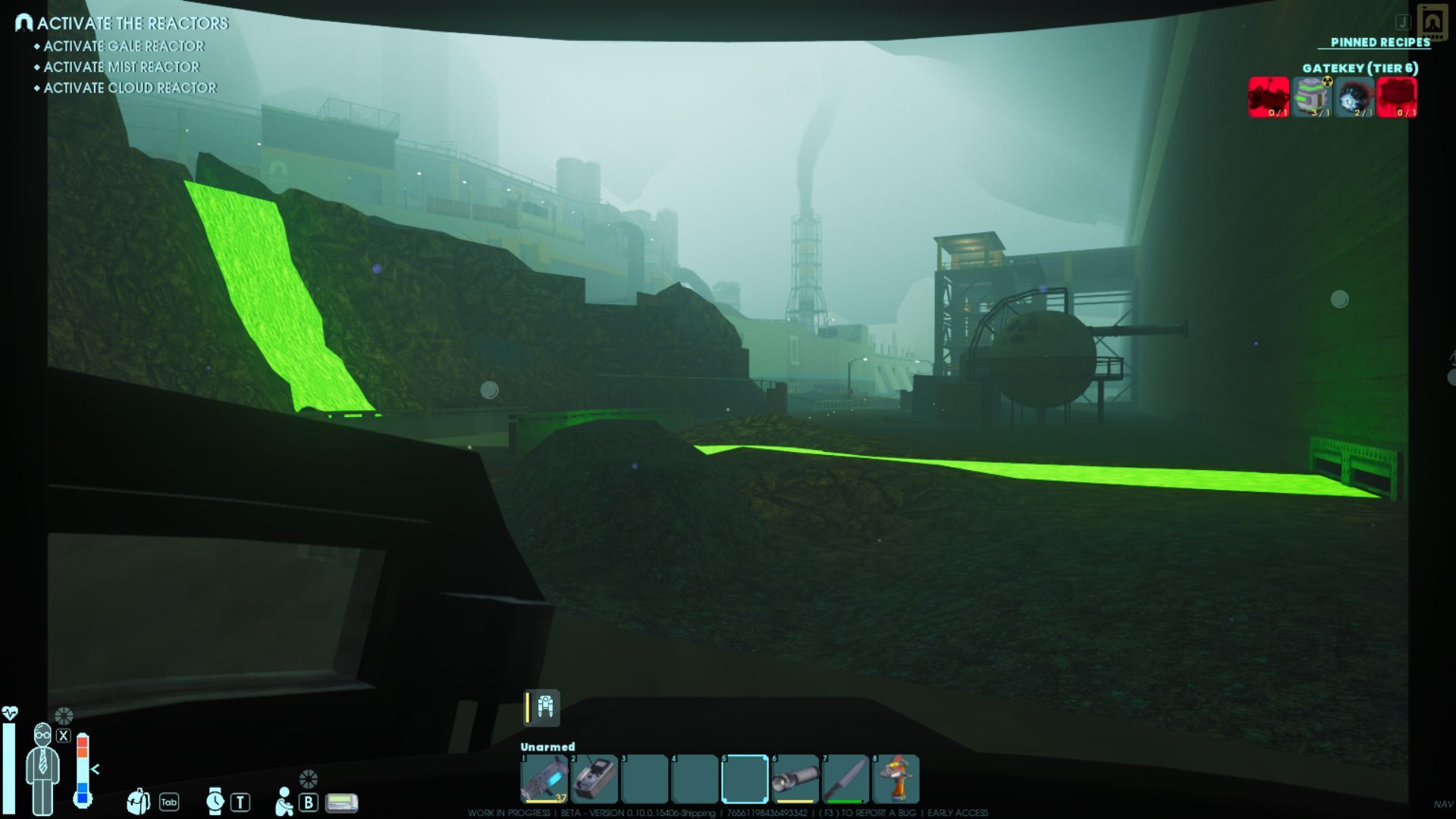Open the pager device icon
The width and height of the screenshot is (1456, 819).
click(341, 802)
